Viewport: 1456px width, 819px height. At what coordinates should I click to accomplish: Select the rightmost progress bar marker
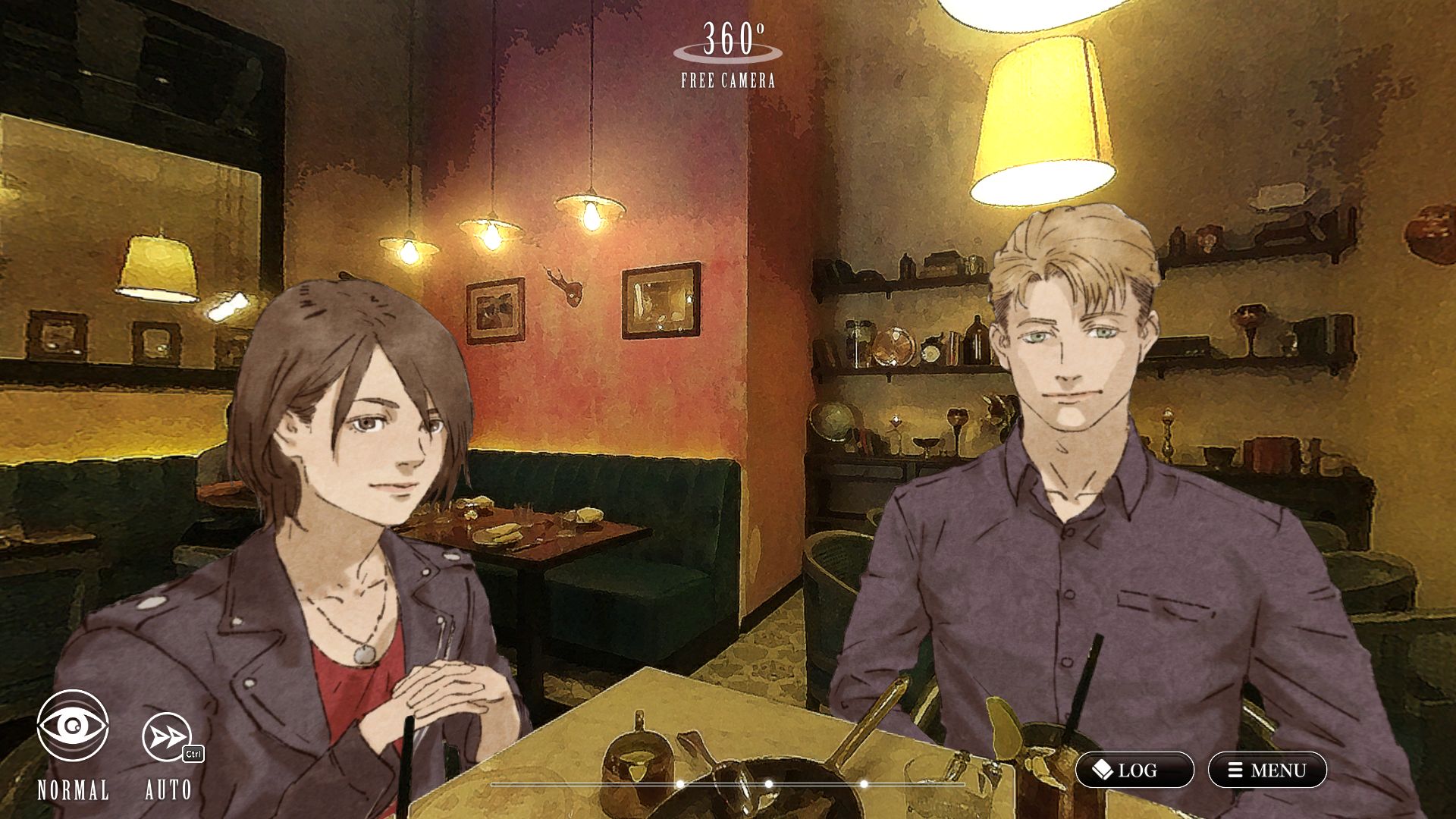coord(863,783)
